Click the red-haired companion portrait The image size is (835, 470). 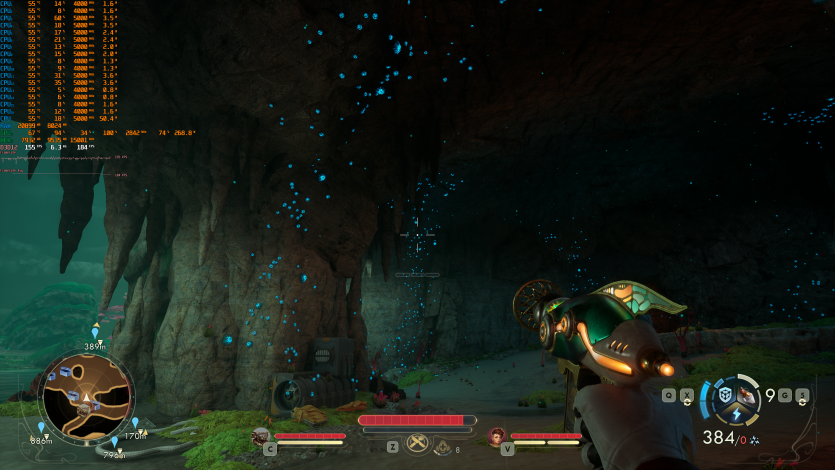[497, 436]
